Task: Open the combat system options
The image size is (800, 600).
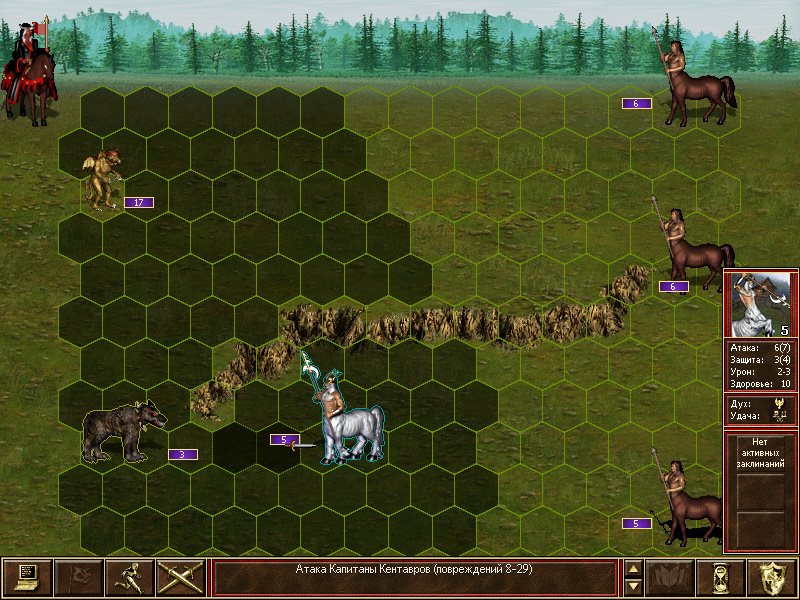Action: (x=27, y=577)
